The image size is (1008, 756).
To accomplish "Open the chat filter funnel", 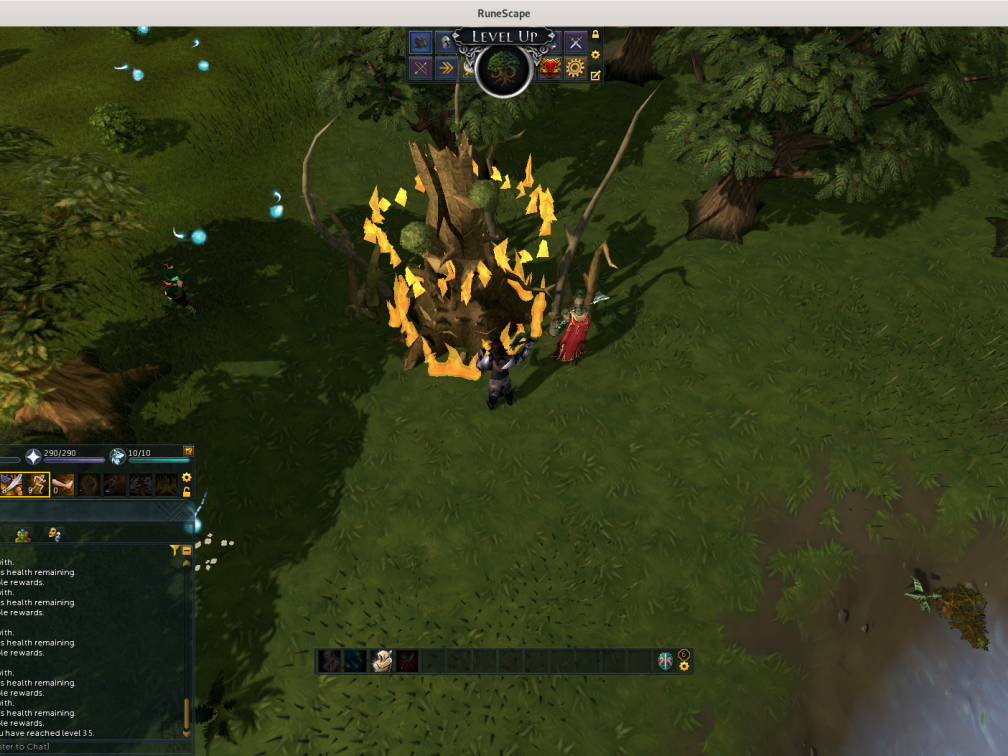I will coord(175,550).
